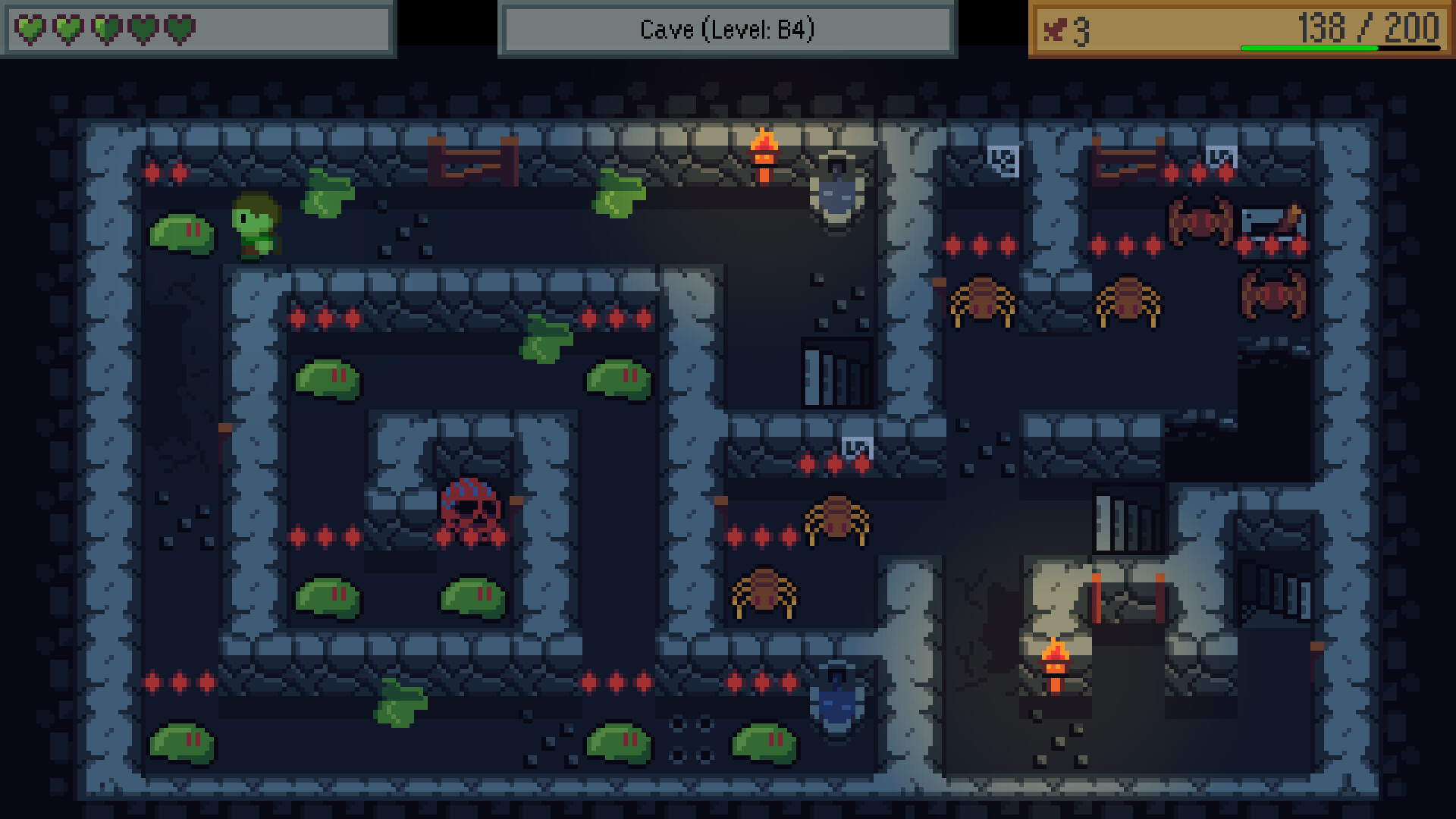Select the player character near the top-left slime
This screenshot has width=1456, height=819.
pyautogui.click(x=254, y=227)
